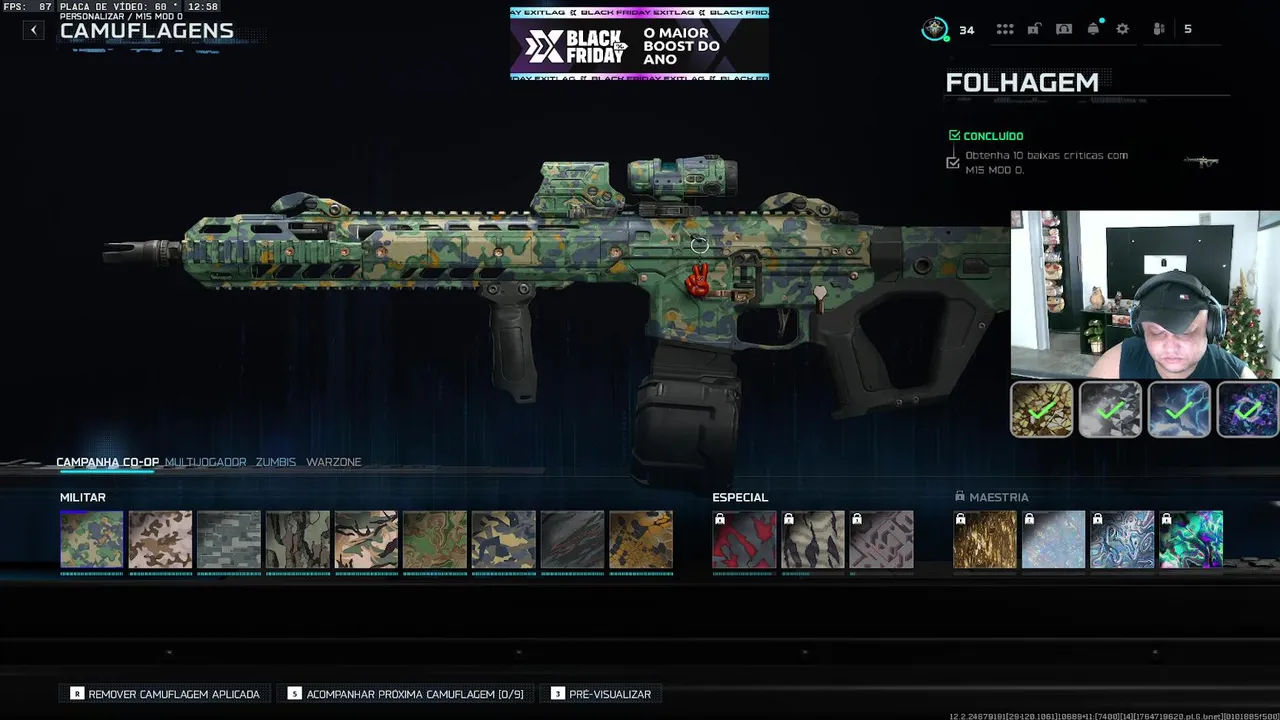This screenshot has width=1280, height=720.
Task: Switch to the Multijogador camo tab
Action: click(205, 462)
